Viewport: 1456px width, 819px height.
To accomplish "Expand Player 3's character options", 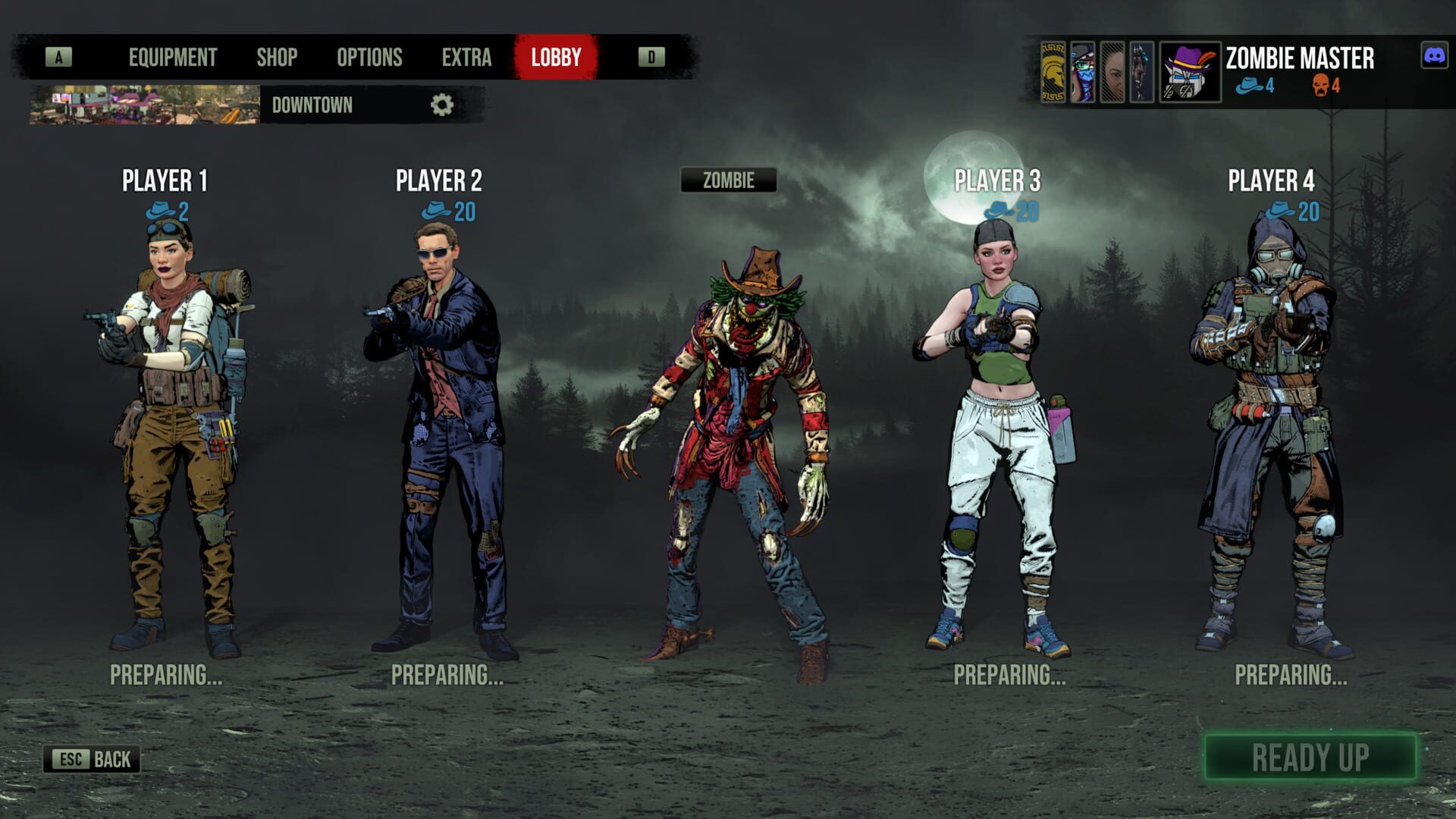I will point(999,180).
